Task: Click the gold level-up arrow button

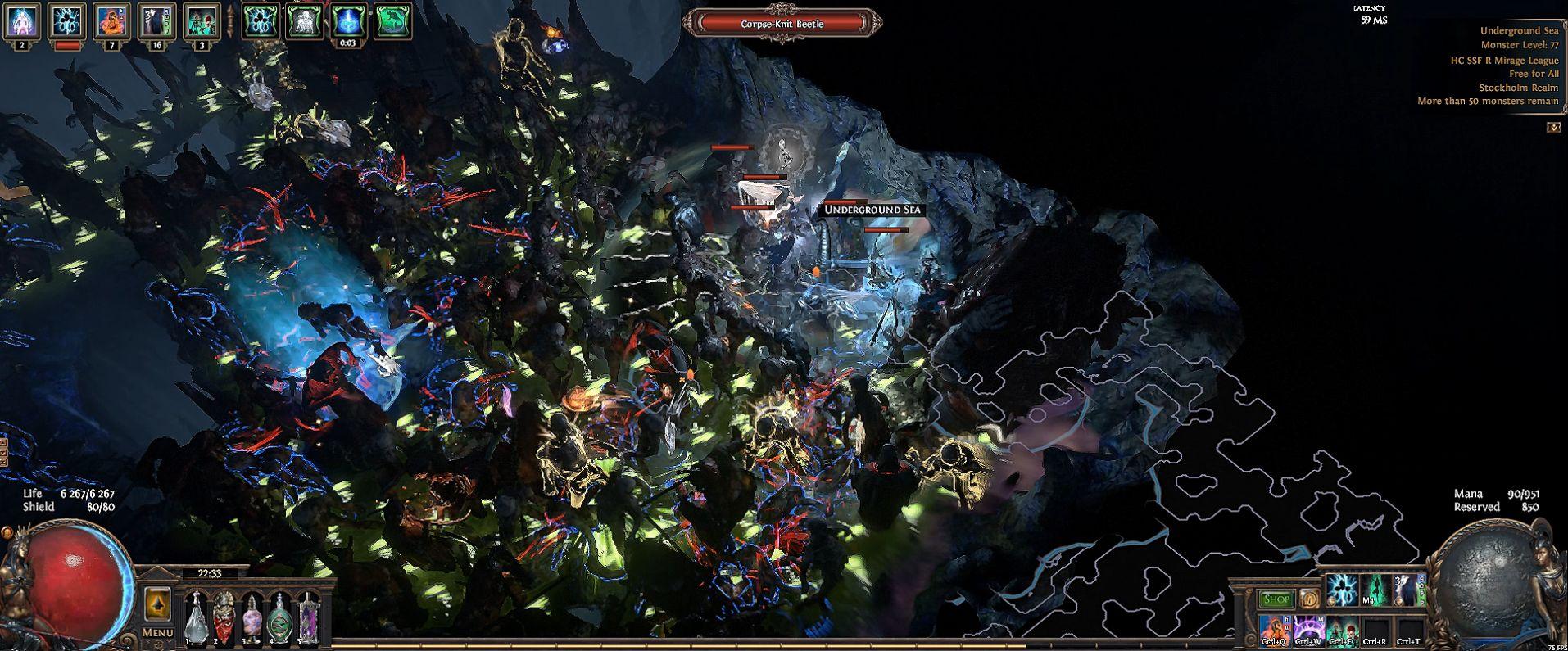Action: (157, 604)
